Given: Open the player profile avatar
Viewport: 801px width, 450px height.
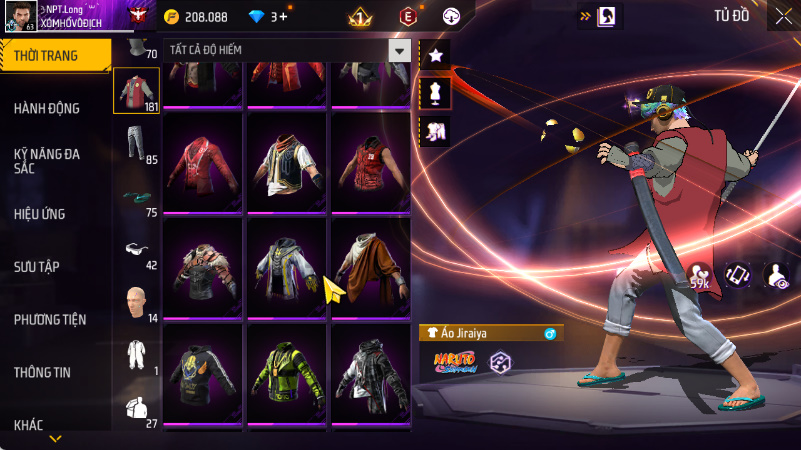Looking at the screenshot, I should pyautogui.click(x=20, y=17).
